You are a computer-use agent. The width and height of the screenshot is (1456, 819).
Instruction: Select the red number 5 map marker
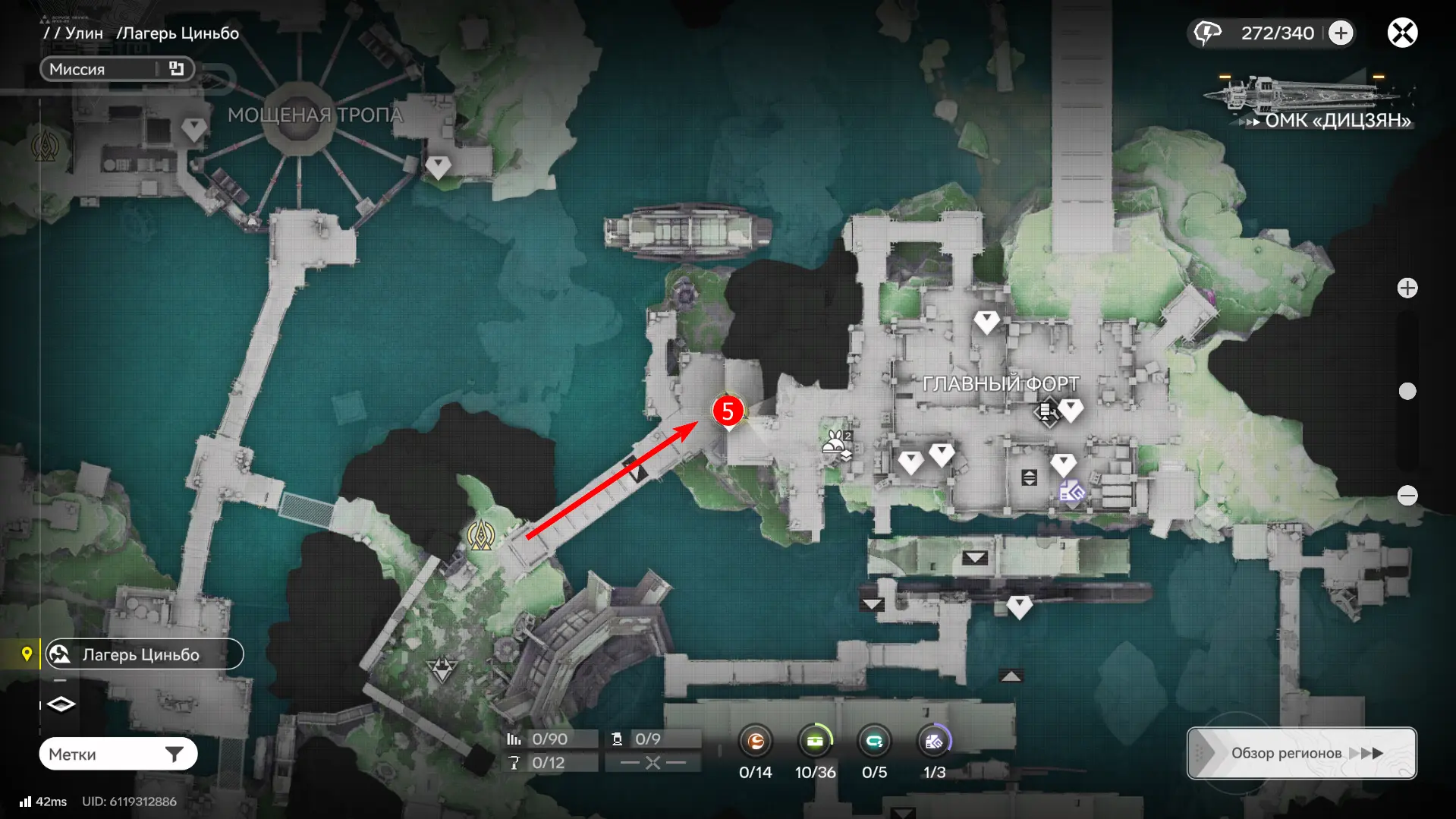coord(728,411)
